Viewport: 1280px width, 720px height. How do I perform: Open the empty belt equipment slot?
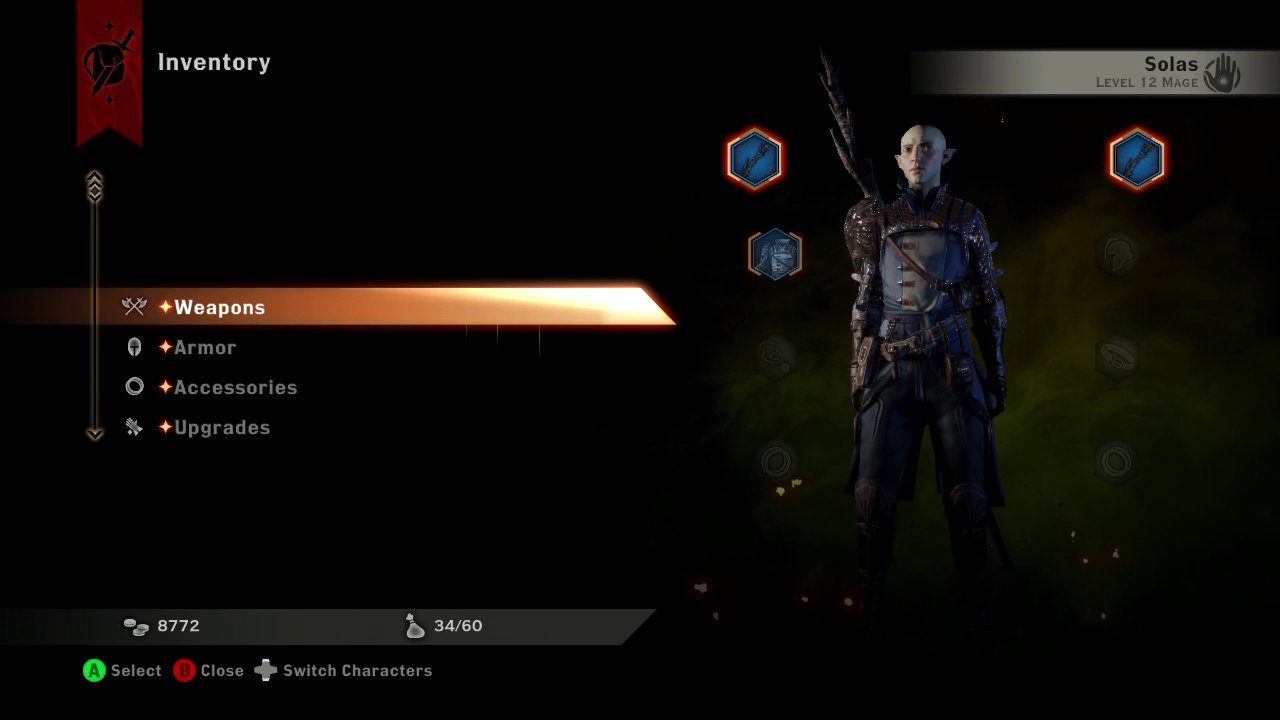tap(1115, 355)
